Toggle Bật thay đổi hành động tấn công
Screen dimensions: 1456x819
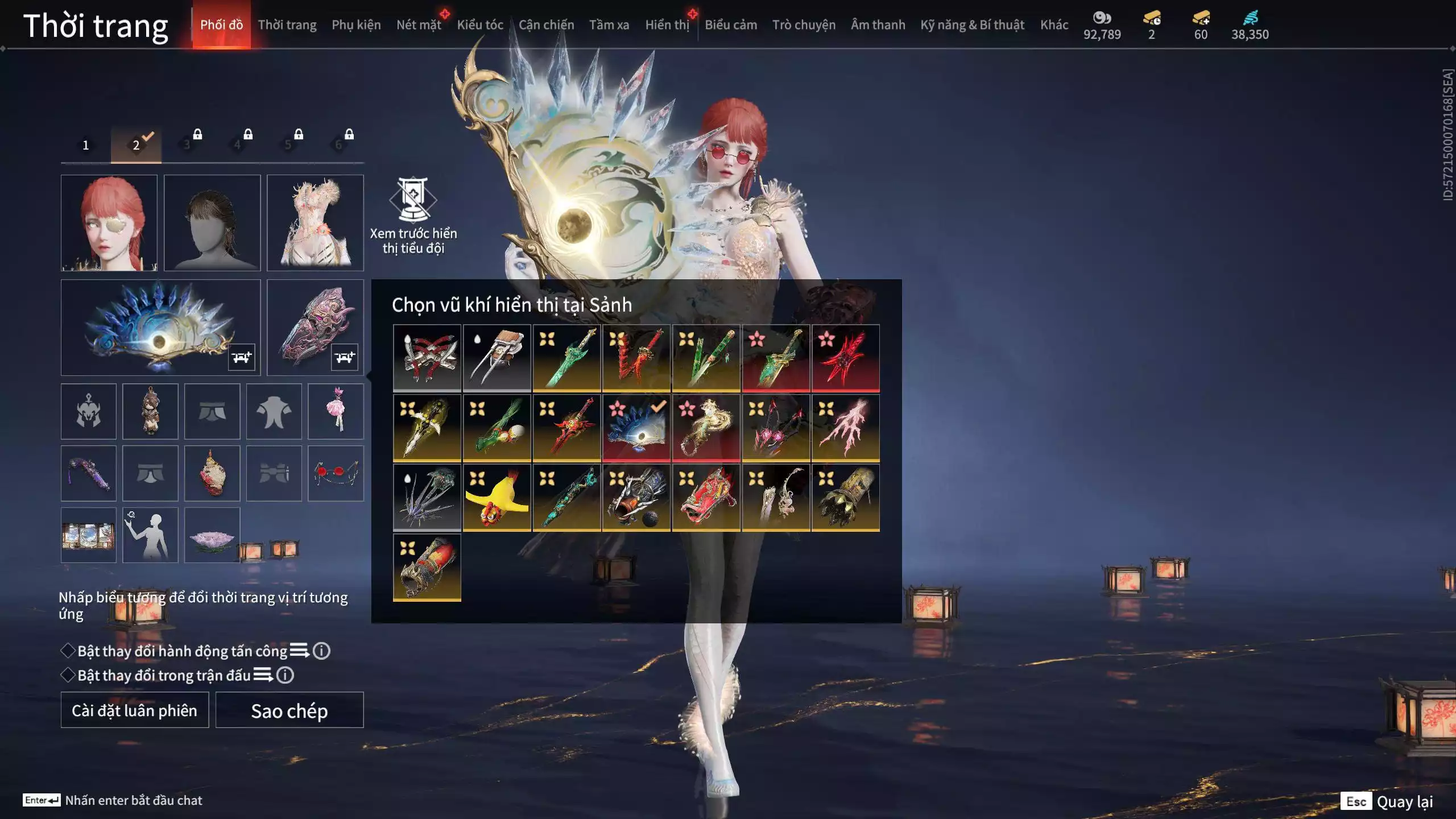(68, 651)
